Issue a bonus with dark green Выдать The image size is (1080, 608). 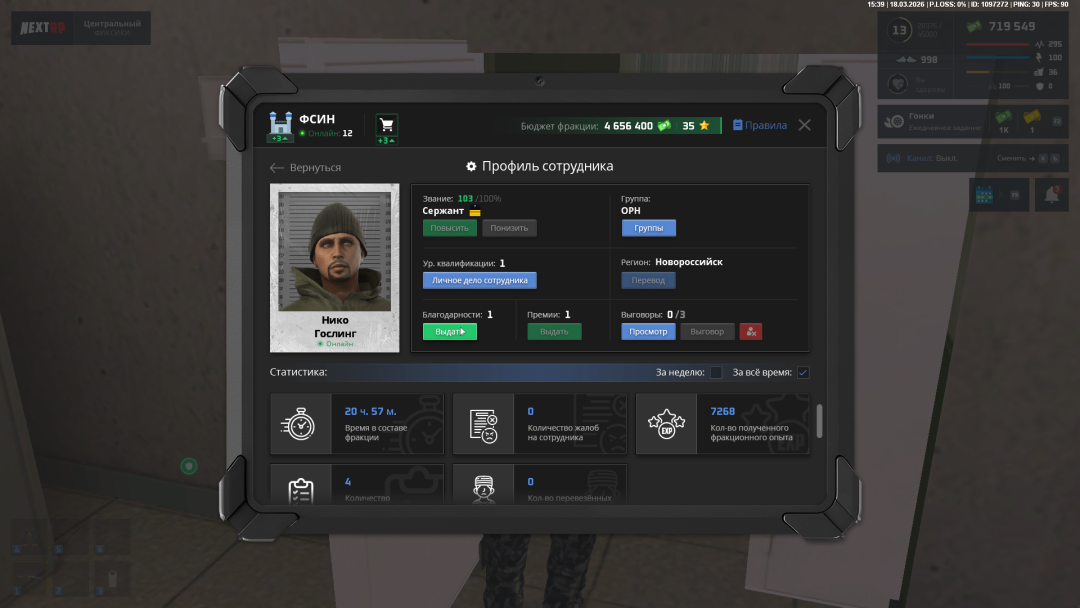[x=554, y=331]
